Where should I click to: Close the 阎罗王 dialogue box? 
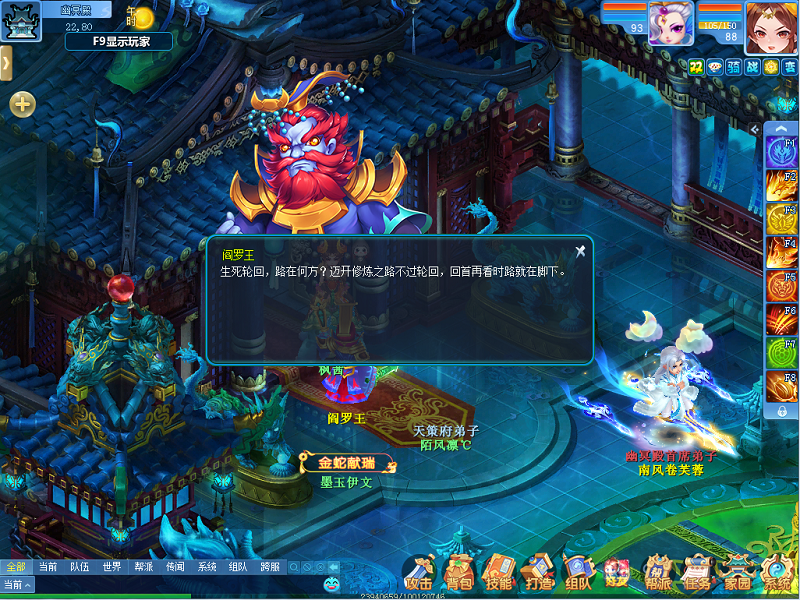coord(580,251)
